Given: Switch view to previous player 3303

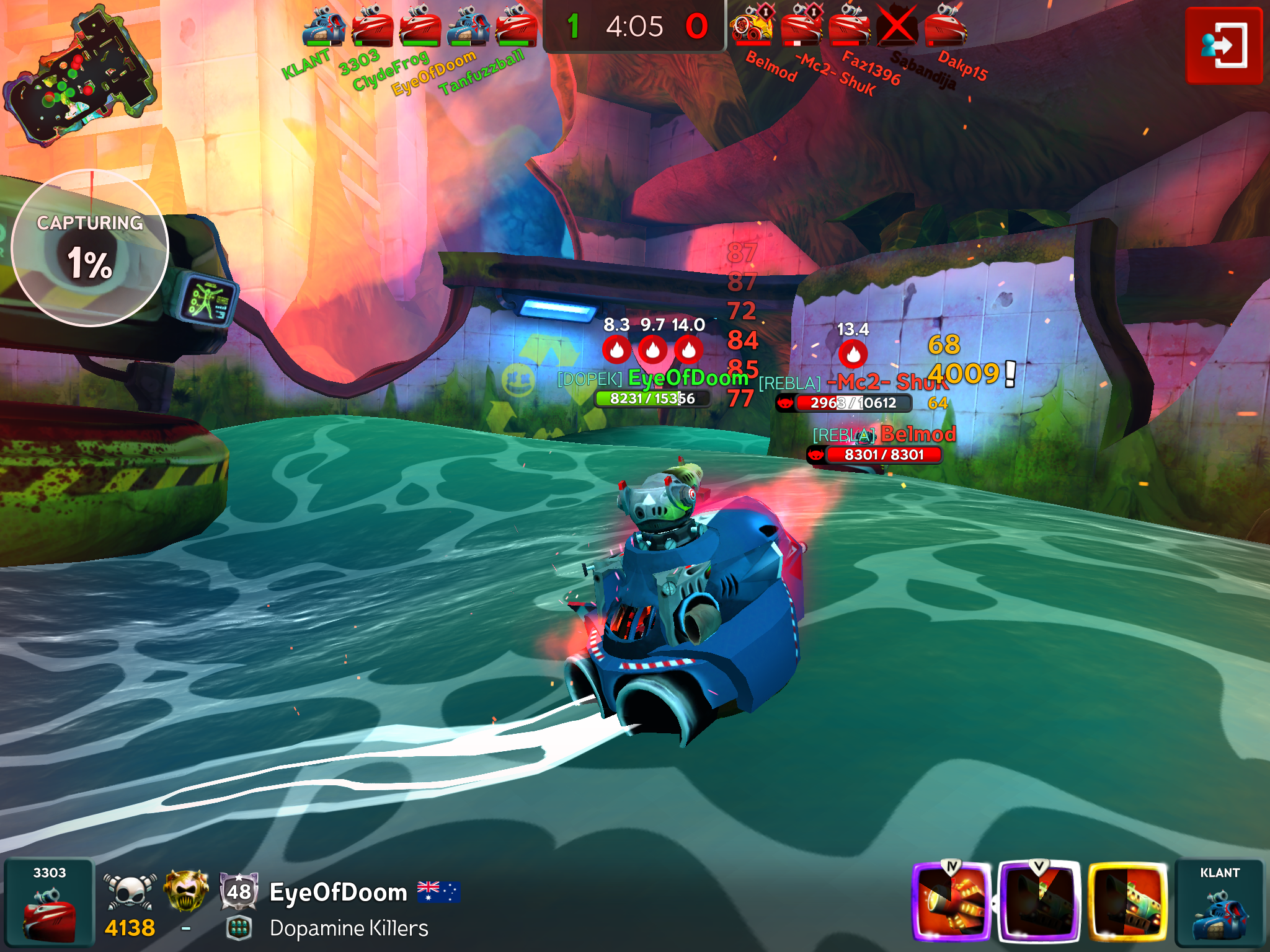Looking at the screenshot, I should [49, 902].
